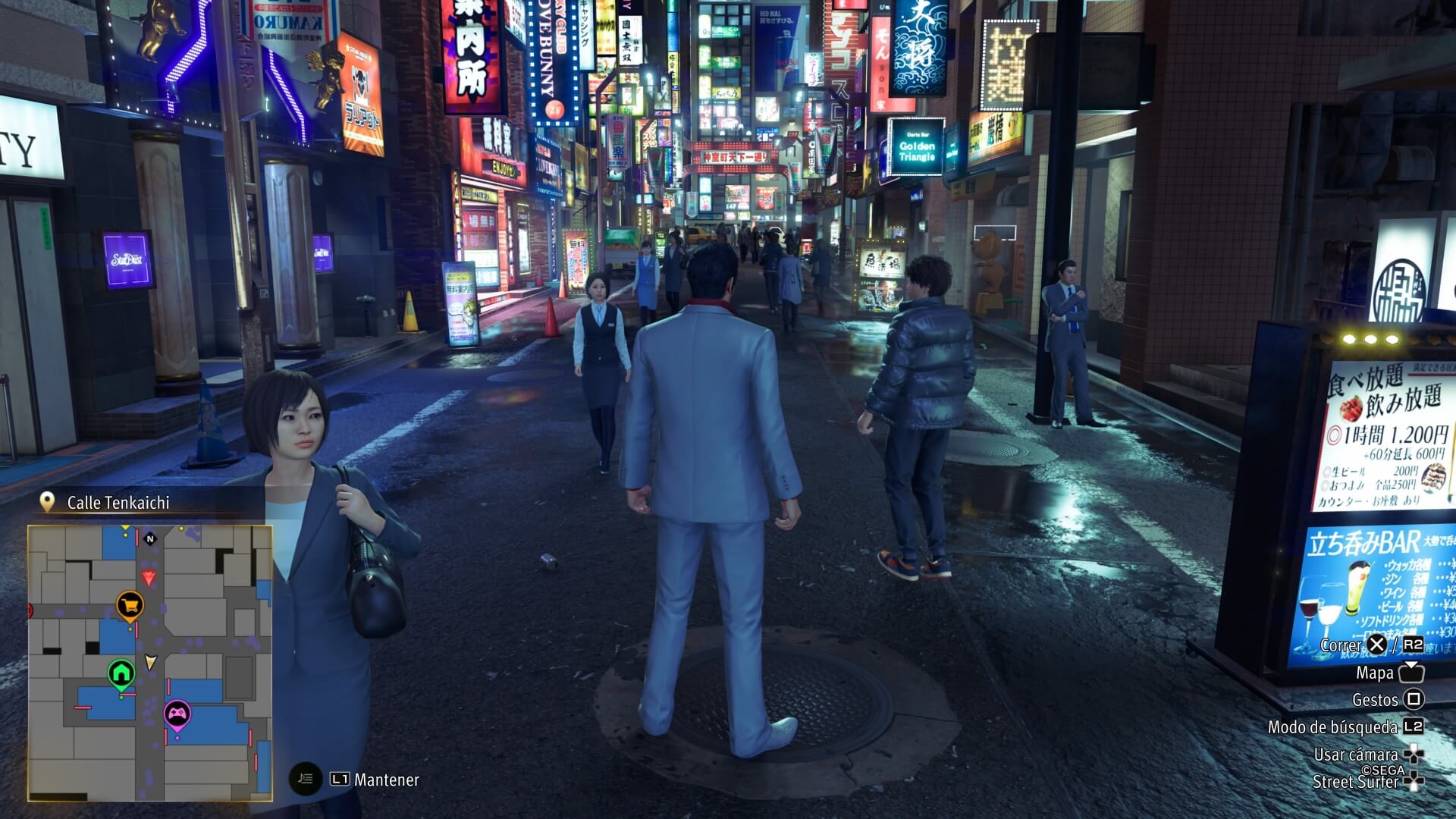Screen dimensions: 1456x819
Task: Select the red marker on the minimap
Action: coord(149,579)
